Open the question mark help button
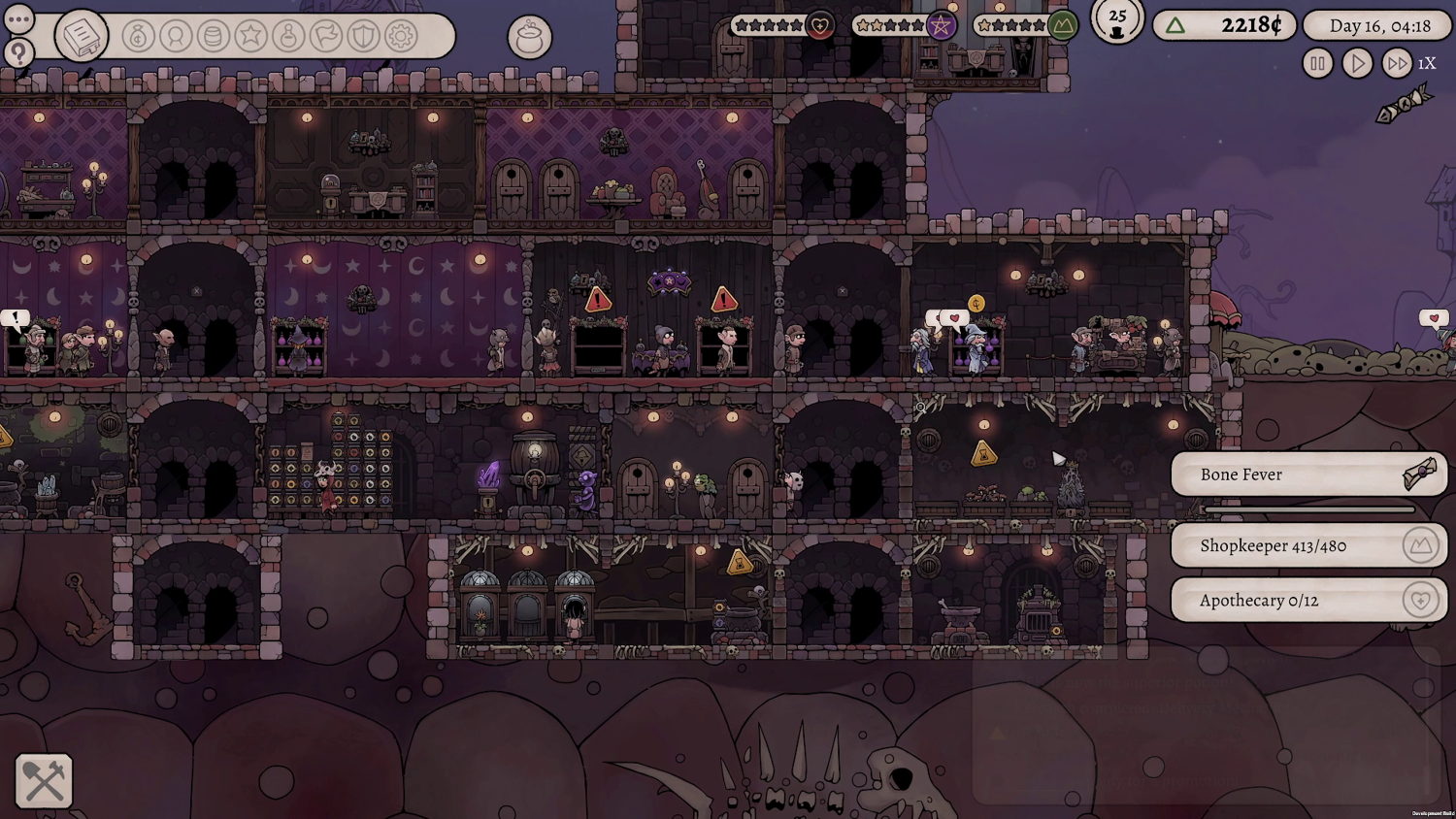 [x=19, y=52]
